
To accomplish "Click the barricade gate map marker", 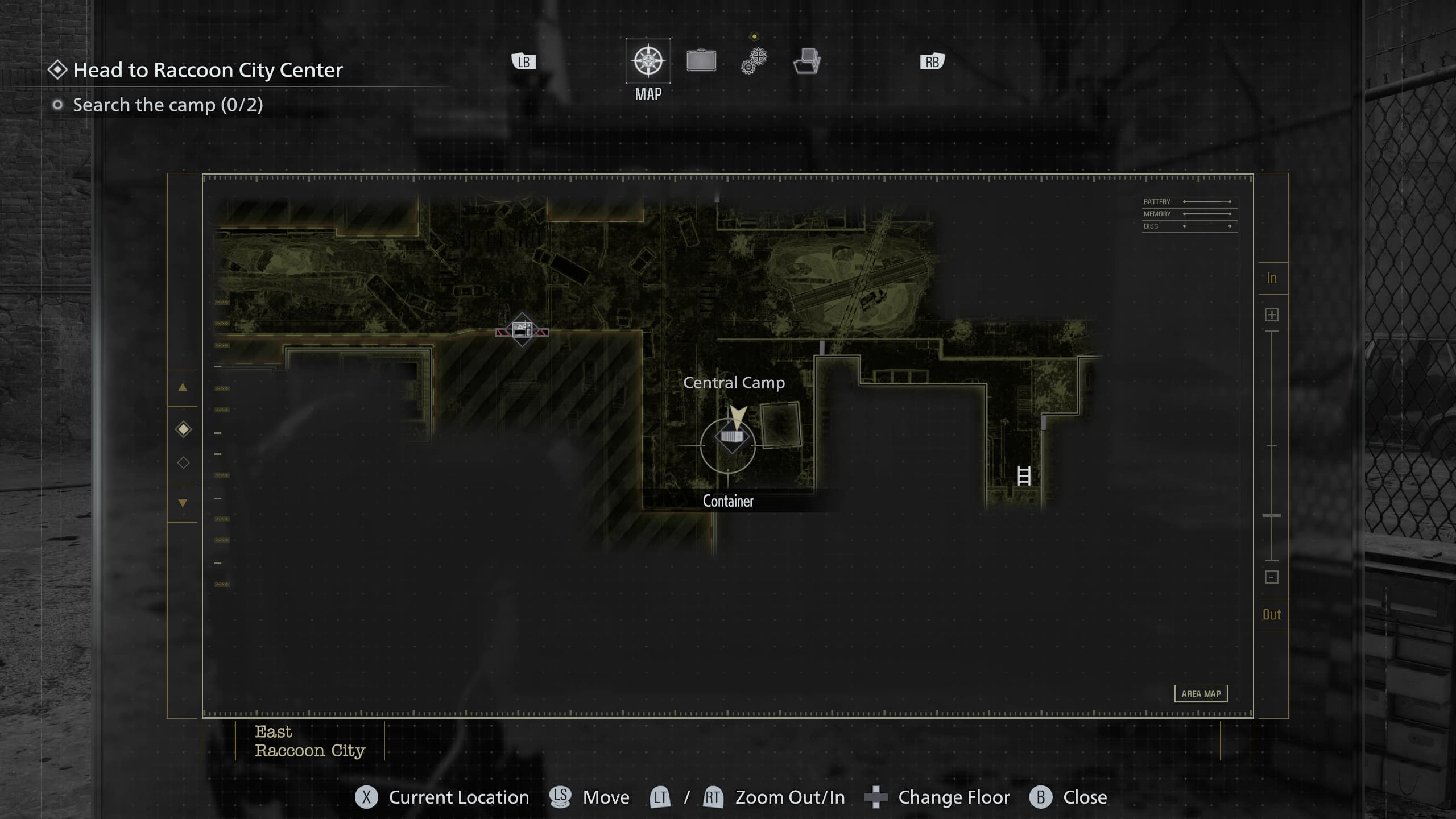I will 522,329.
